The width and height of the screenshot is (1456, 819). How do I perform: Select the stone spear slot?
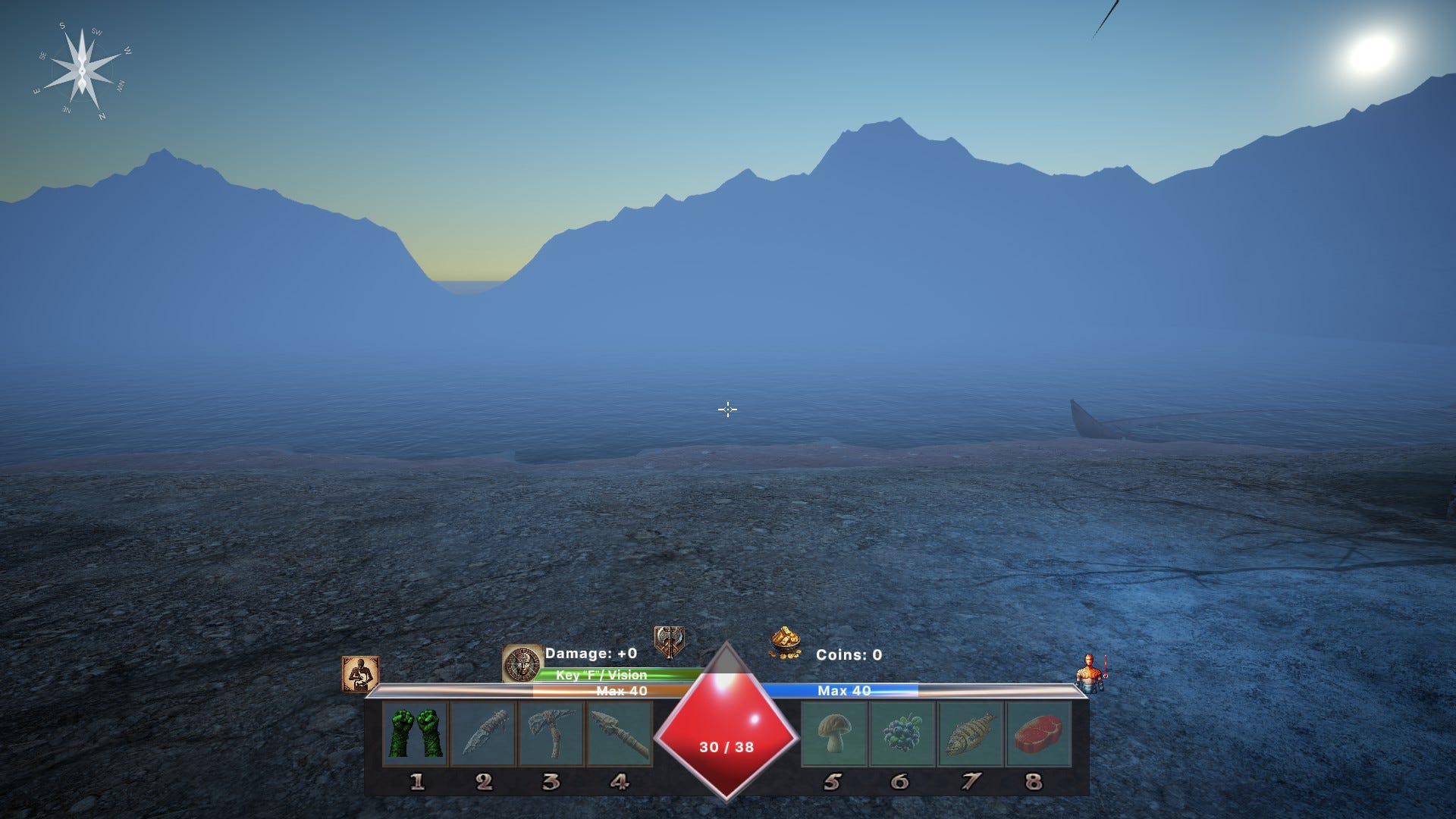pos(620,733)
